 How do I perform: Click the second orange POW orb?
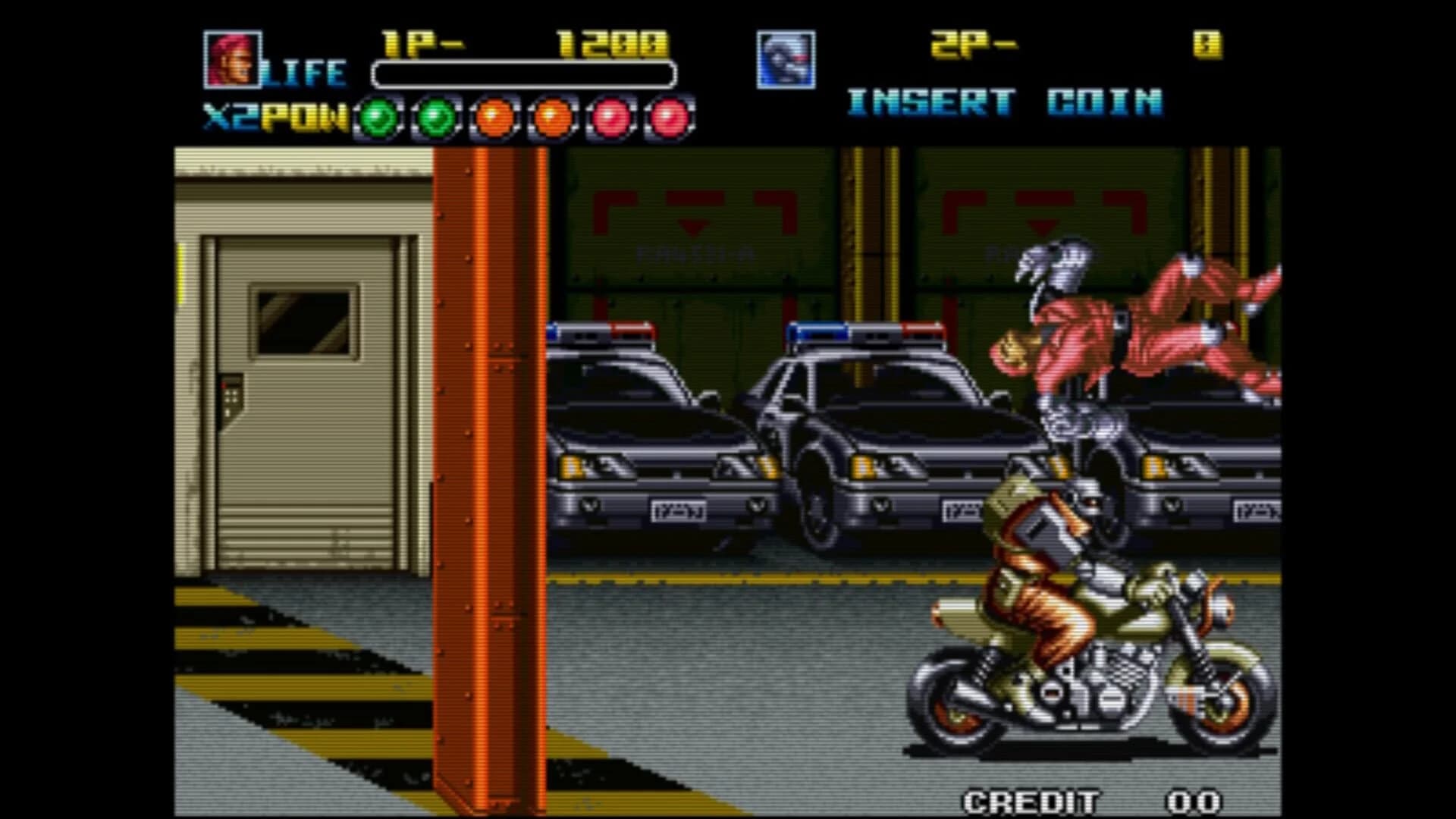pos(551,116)
